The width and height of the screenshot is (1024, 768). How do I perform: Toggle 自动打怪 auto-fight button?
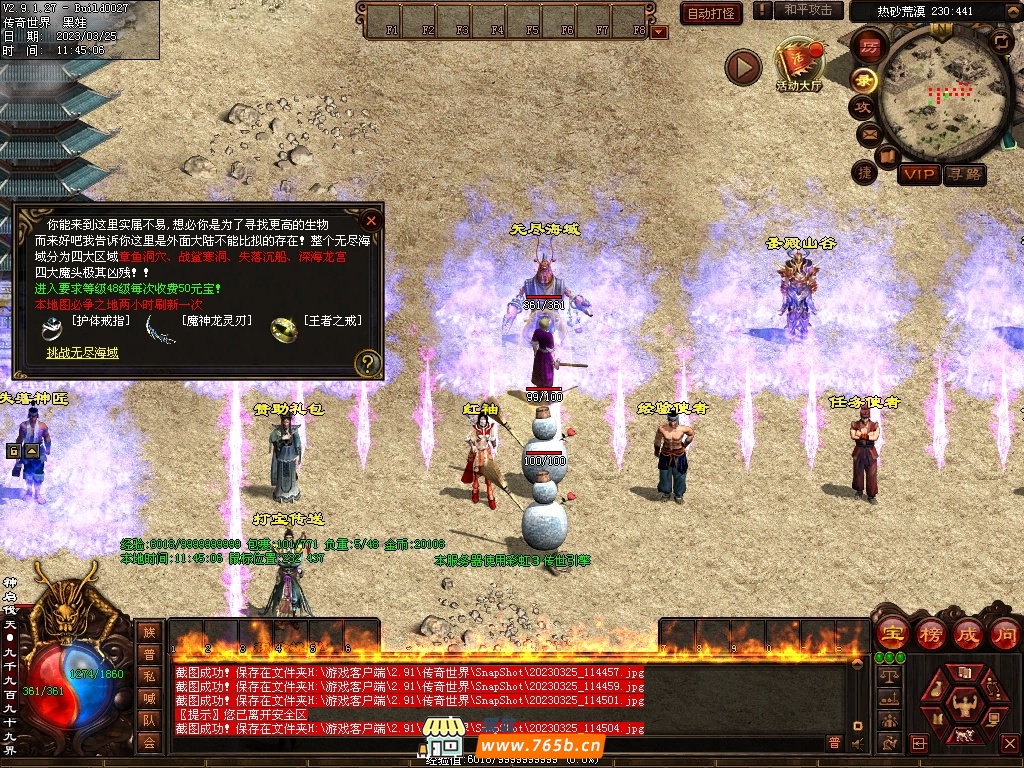point(711,13)
